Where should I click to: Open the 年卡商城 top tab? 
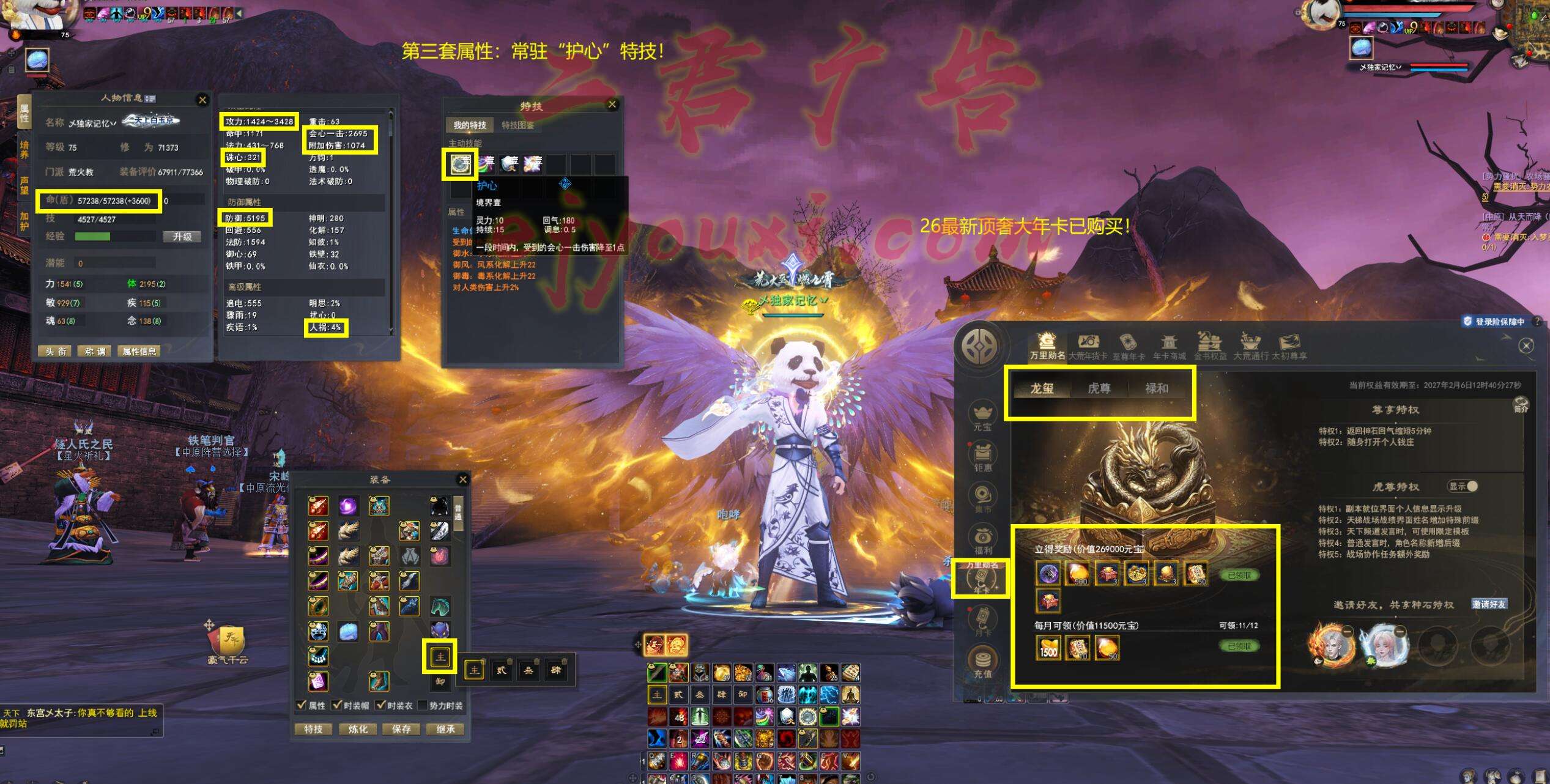pyautogui.click(x=1169, y=347)
